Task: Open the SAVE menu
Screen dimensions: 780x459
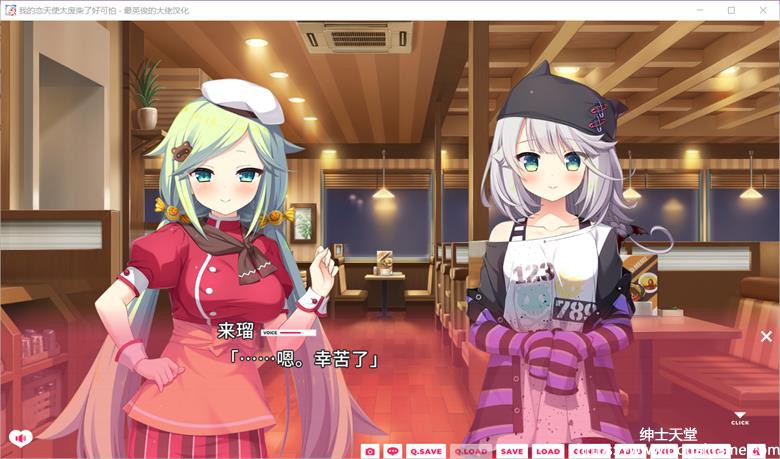Action: (511, 451)
